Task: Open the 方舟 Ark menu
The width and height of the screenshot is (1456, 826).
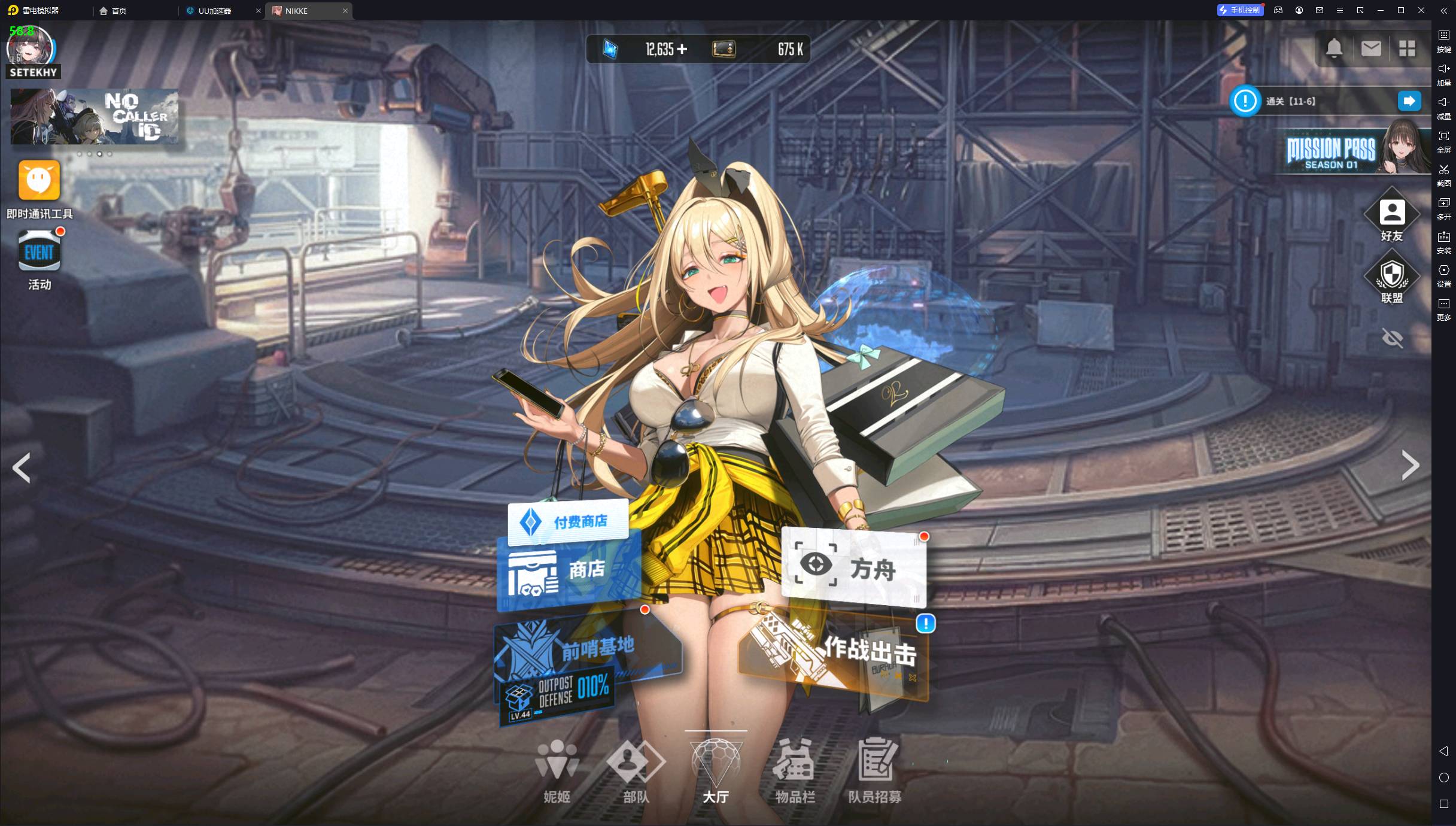Action: pos(853,567)
